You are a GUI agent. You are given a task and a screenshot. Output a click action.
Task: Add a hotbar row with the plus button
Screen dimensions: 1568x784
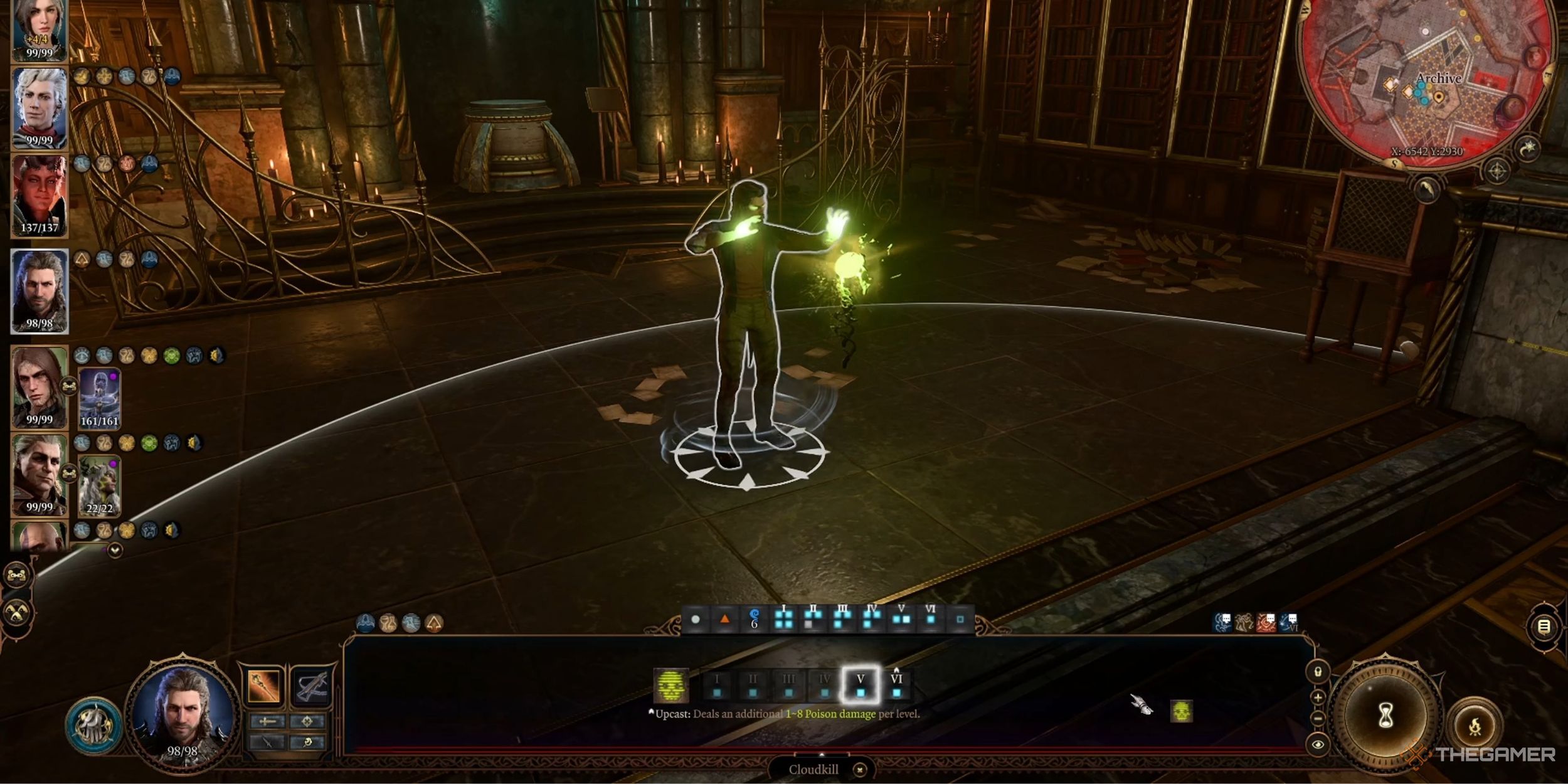[x=1318, y=697]
